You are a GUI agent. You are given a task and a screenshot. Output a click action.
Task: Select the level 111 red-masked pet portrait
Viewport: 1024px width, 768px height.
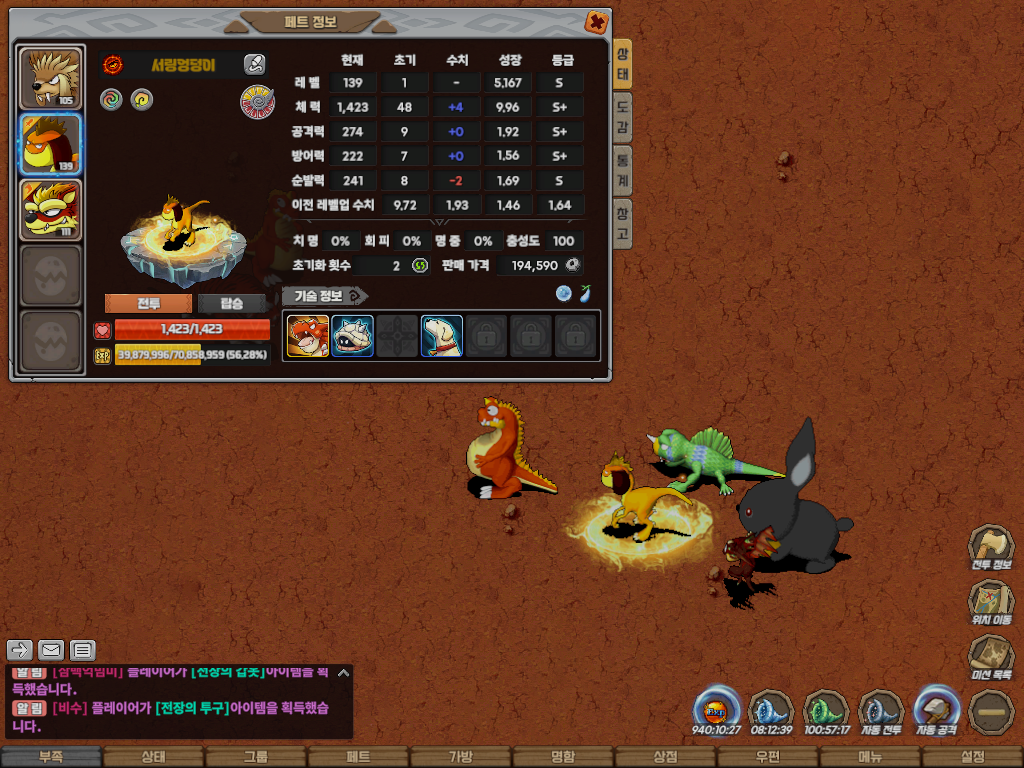point(51,209)
